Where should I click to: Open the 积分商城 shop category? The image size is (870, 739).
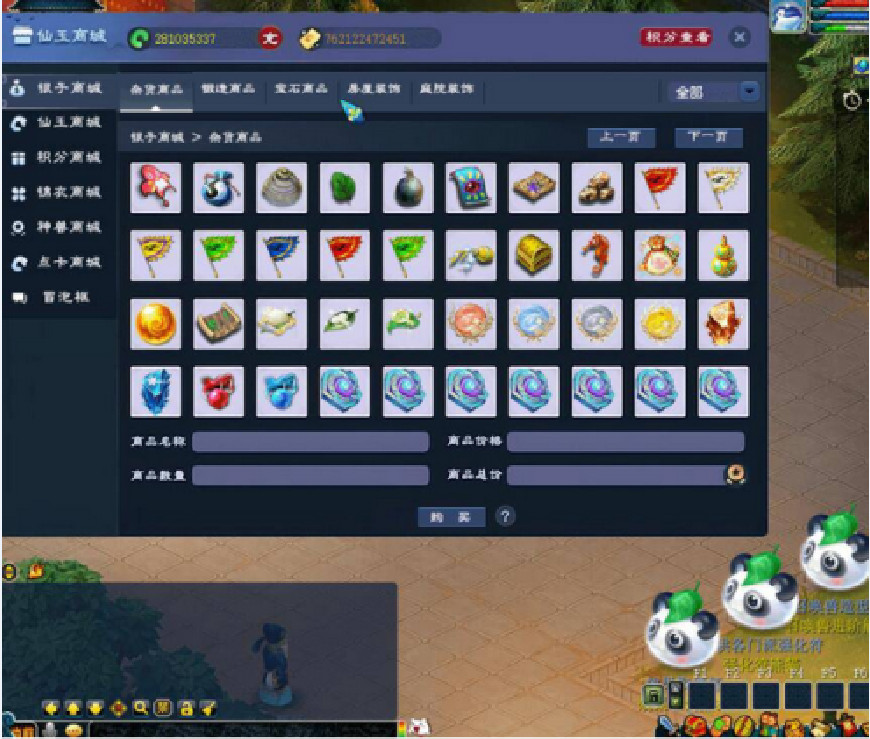(x=58, y=158)
